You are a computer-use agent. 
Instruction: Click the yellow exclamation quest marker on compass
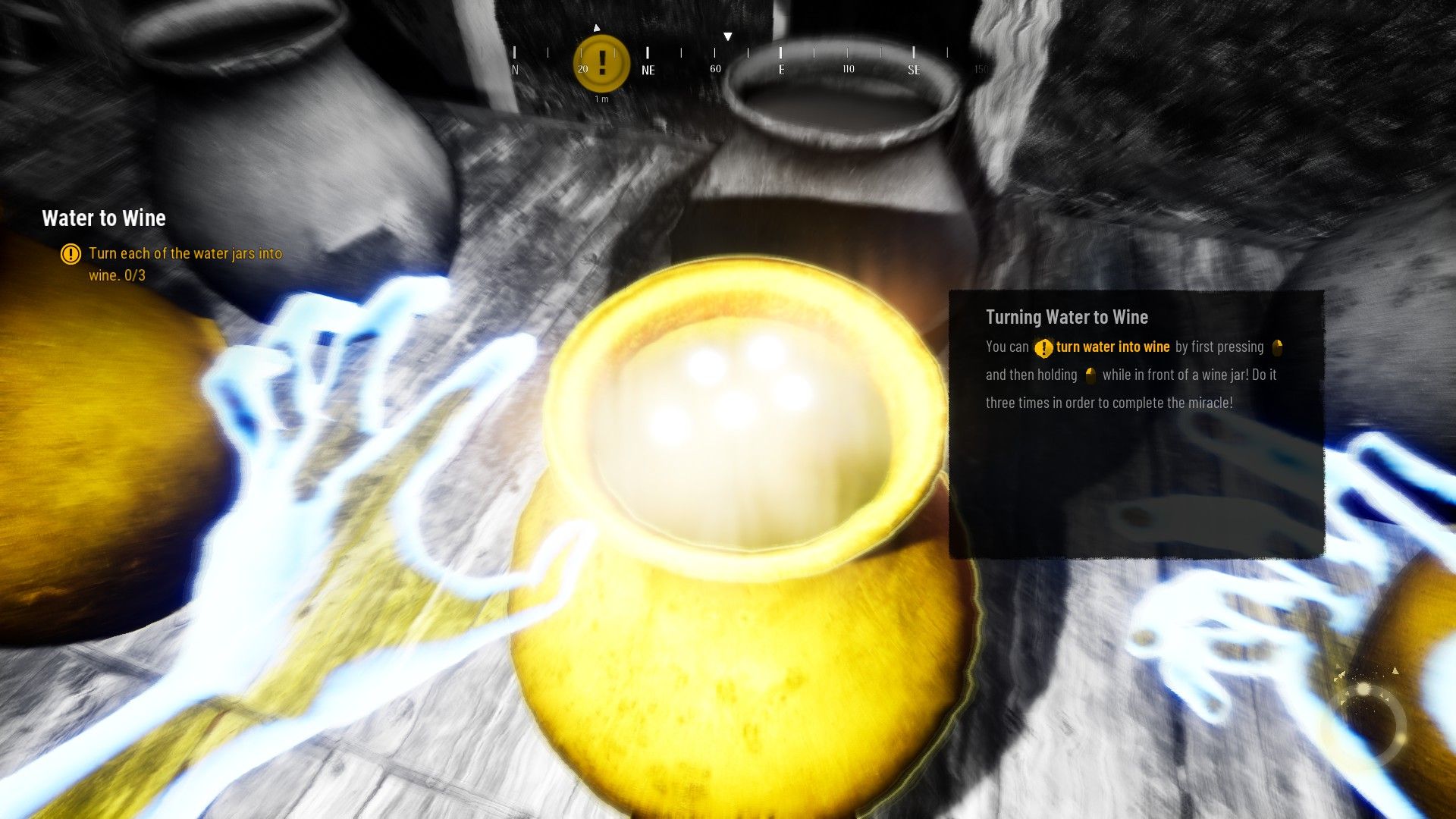(x=601, y=62)
